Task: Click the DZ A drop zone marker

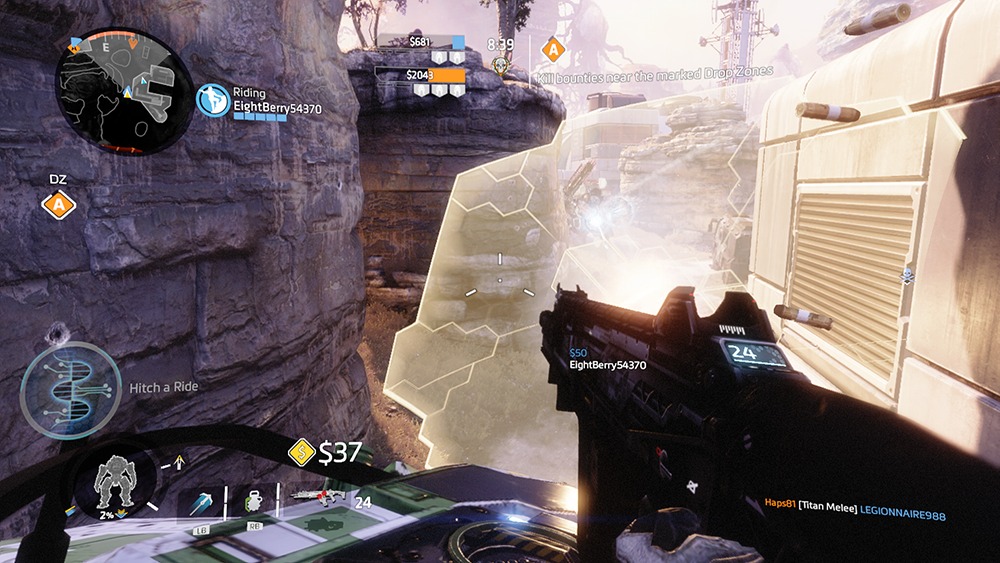Action: [x=59, y=205]
